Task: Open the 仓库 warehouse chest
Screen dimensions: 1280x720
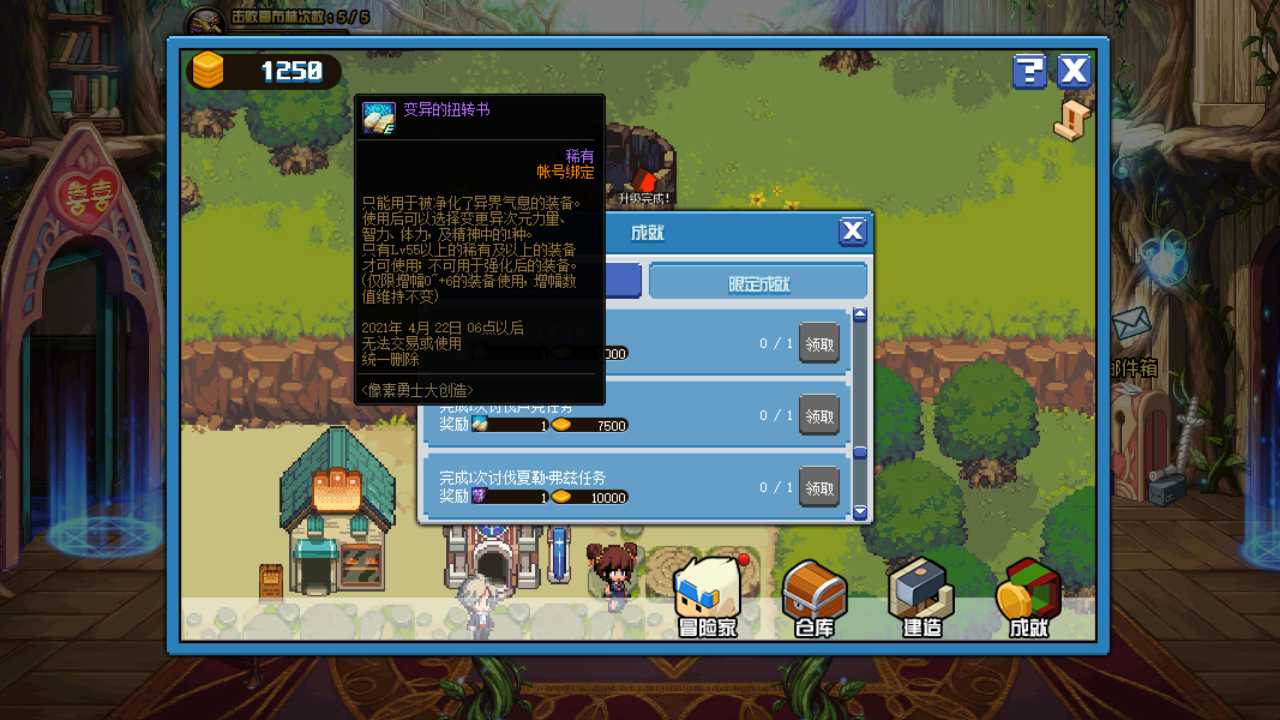Action: (814, 597)
